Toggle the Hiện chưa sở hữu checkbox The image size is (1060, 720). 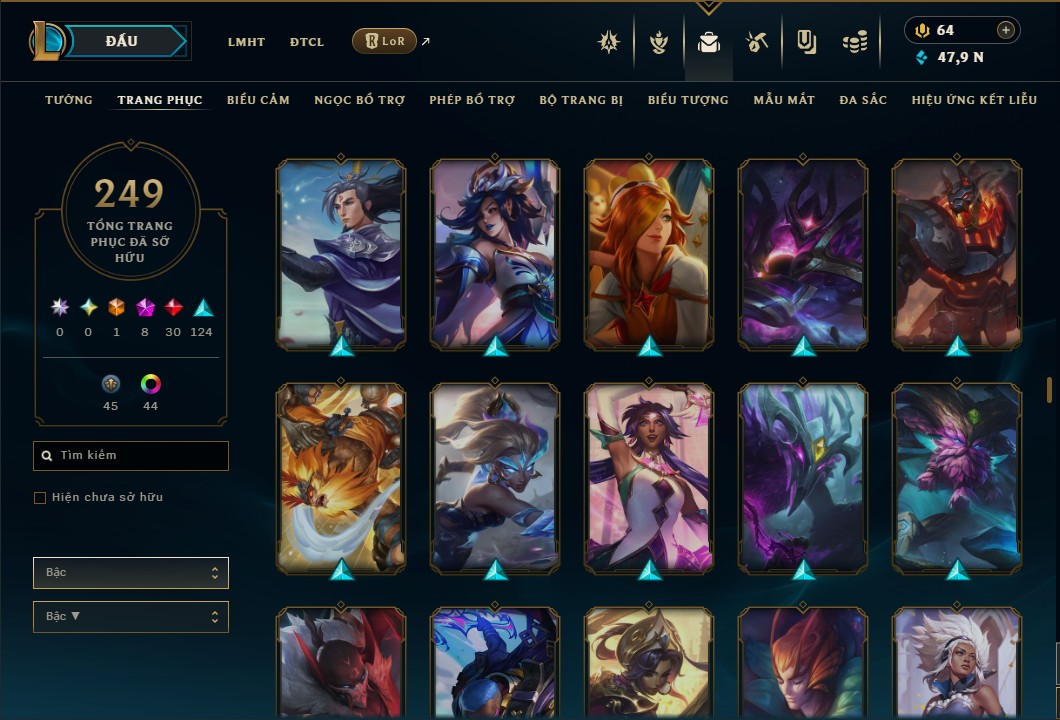click(40, 498)
